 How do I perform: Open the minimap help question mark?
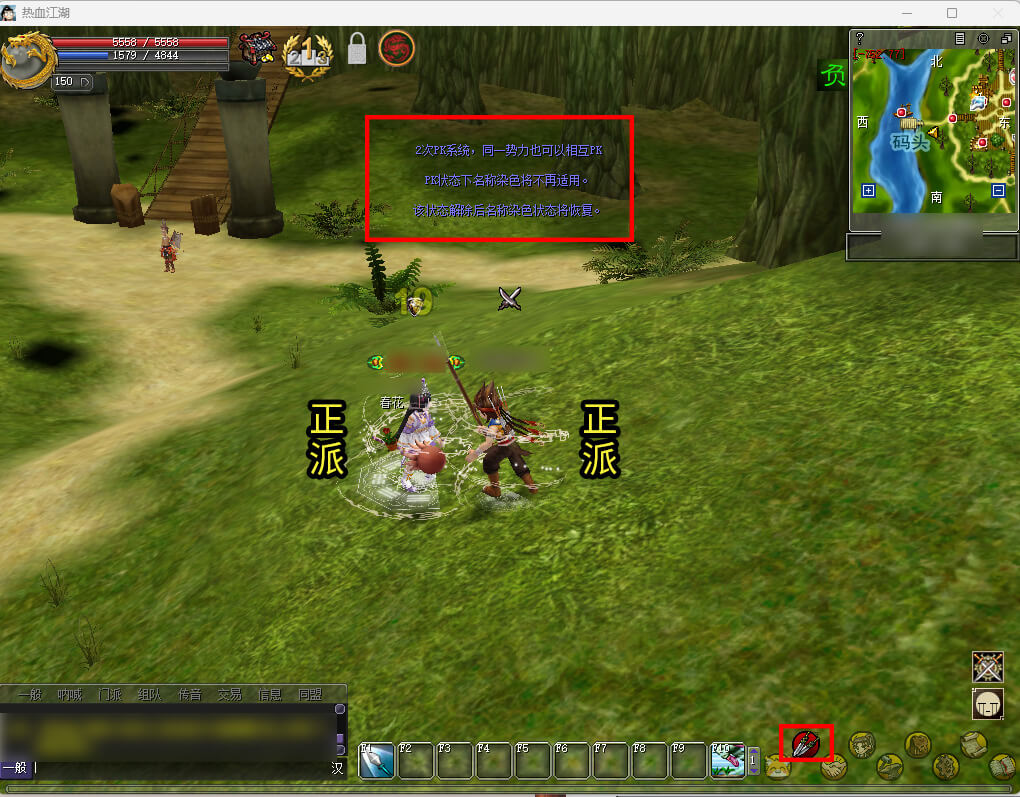[860, 38]
